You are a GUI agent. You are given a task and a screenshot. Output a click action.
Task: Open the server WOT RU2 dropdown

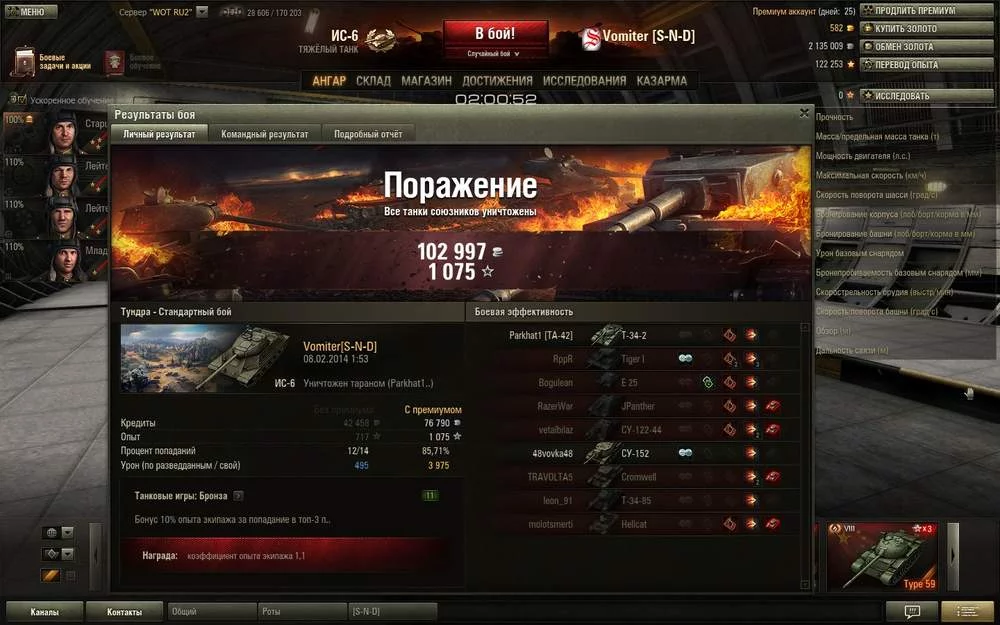coord(202,11)
